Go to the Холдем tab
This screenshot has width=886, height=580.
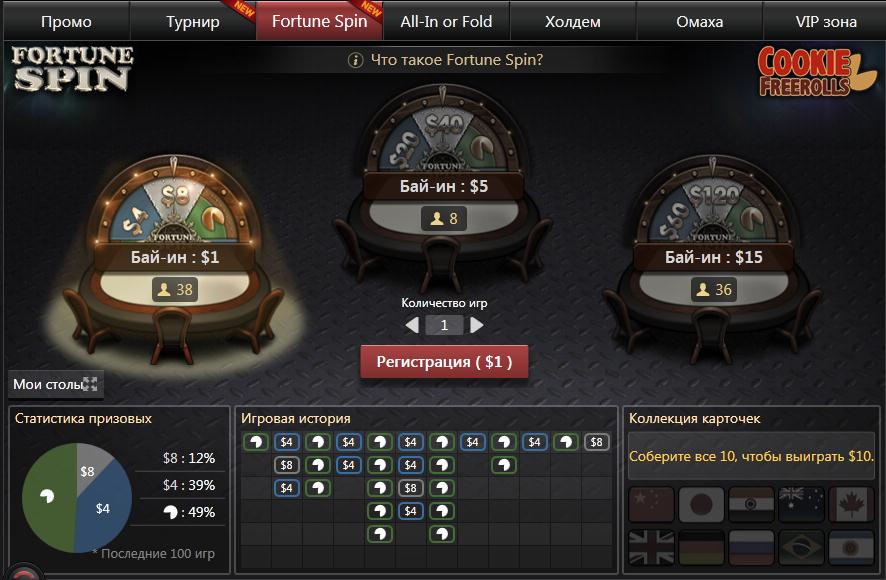(x=573, y=21)
